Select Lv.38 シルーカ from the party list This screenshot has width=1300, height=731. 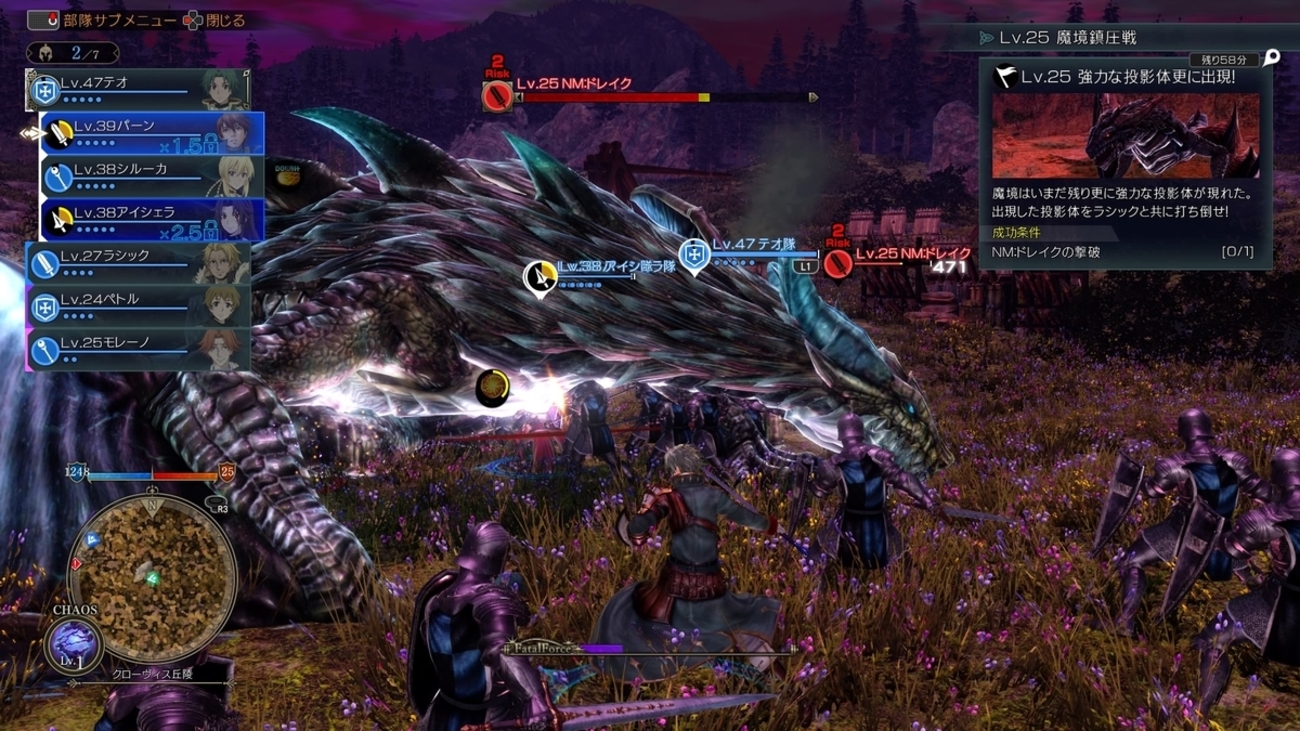coord(152,177)
